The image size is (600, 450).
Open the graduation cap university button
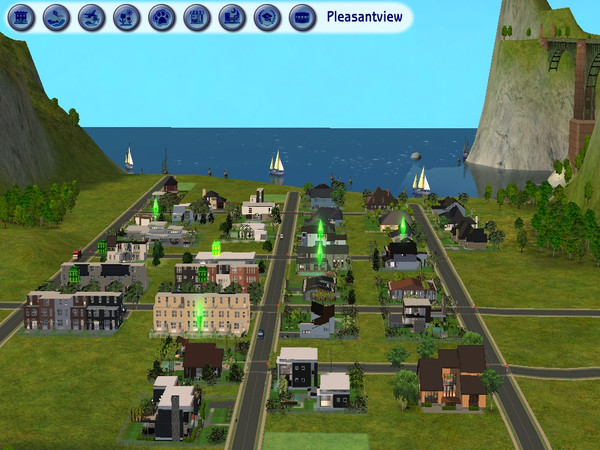267,16
